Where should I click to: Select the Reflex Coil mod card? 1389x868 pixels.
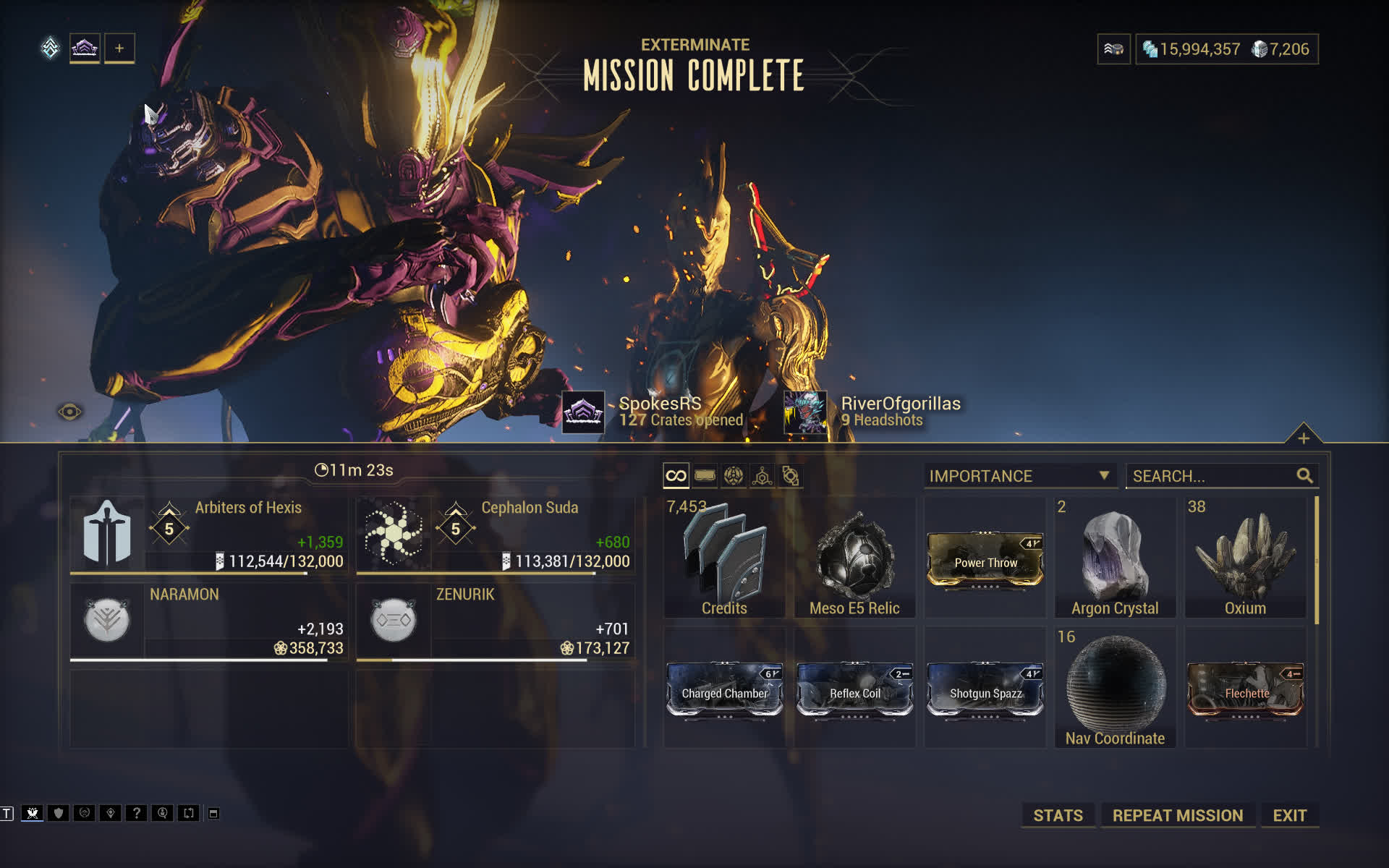click(x=854, y=689)
